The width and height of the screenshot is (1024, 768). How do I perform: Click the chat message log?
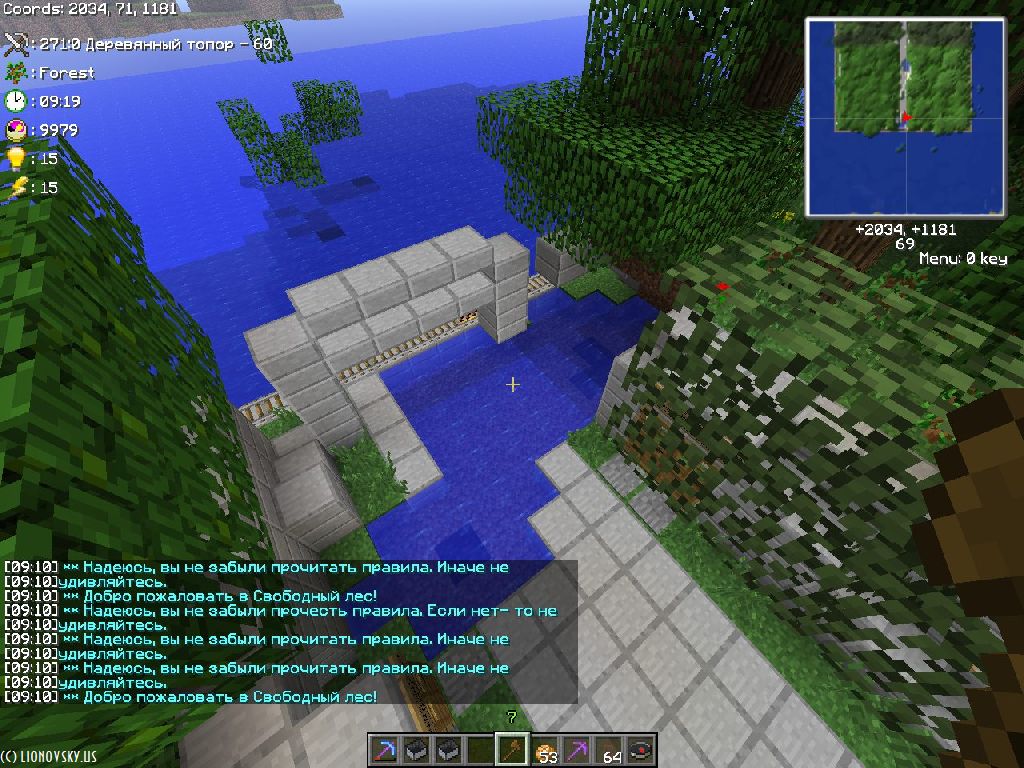pos(290,631)
